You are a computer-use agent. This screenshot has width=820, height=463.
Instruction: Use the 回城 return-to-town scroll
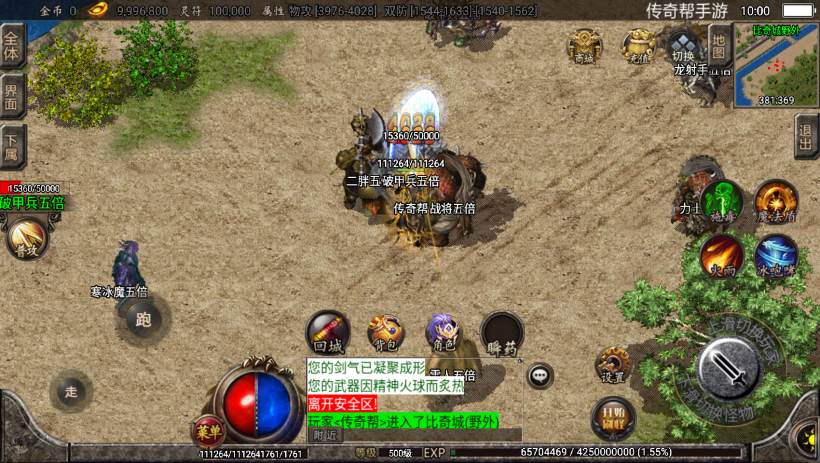click(327, 332)
